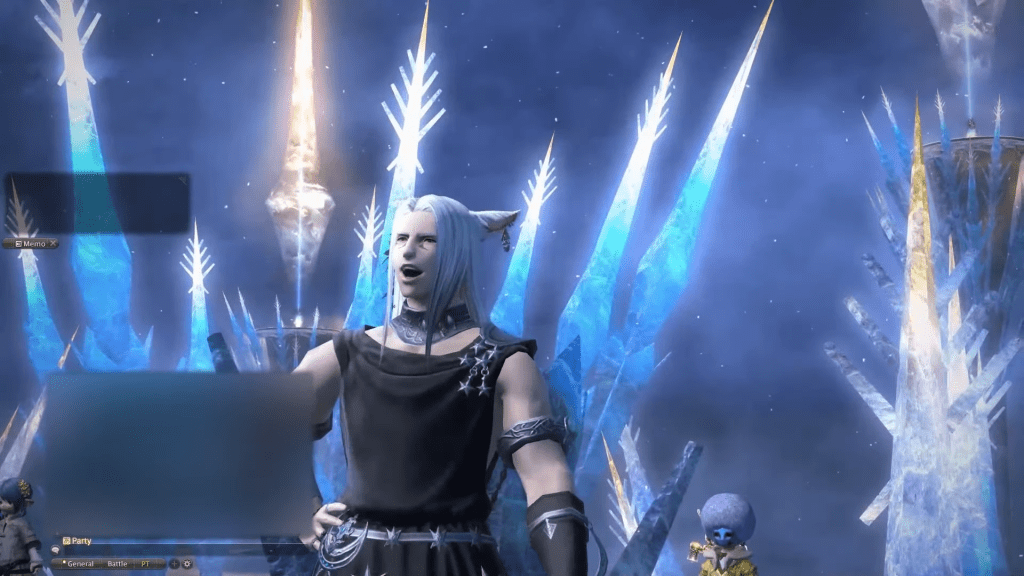The width and height of the screenshot is (1024, 576).
Task: Click the speech bubble chat icon
Action: pyautogui.click(x=56, y=551)
